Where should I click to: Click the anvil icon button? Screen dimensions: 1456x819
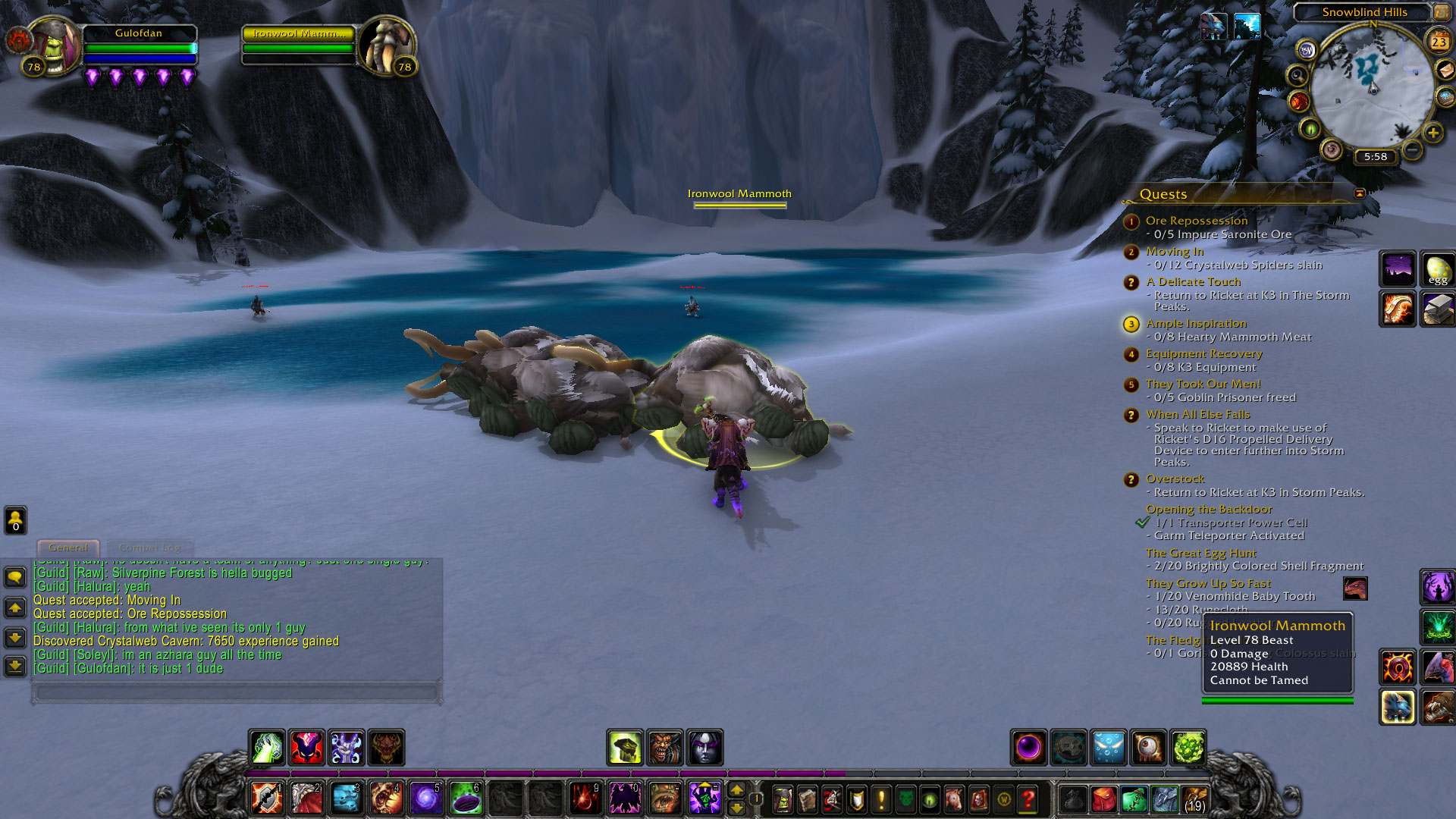point(1437,309)
